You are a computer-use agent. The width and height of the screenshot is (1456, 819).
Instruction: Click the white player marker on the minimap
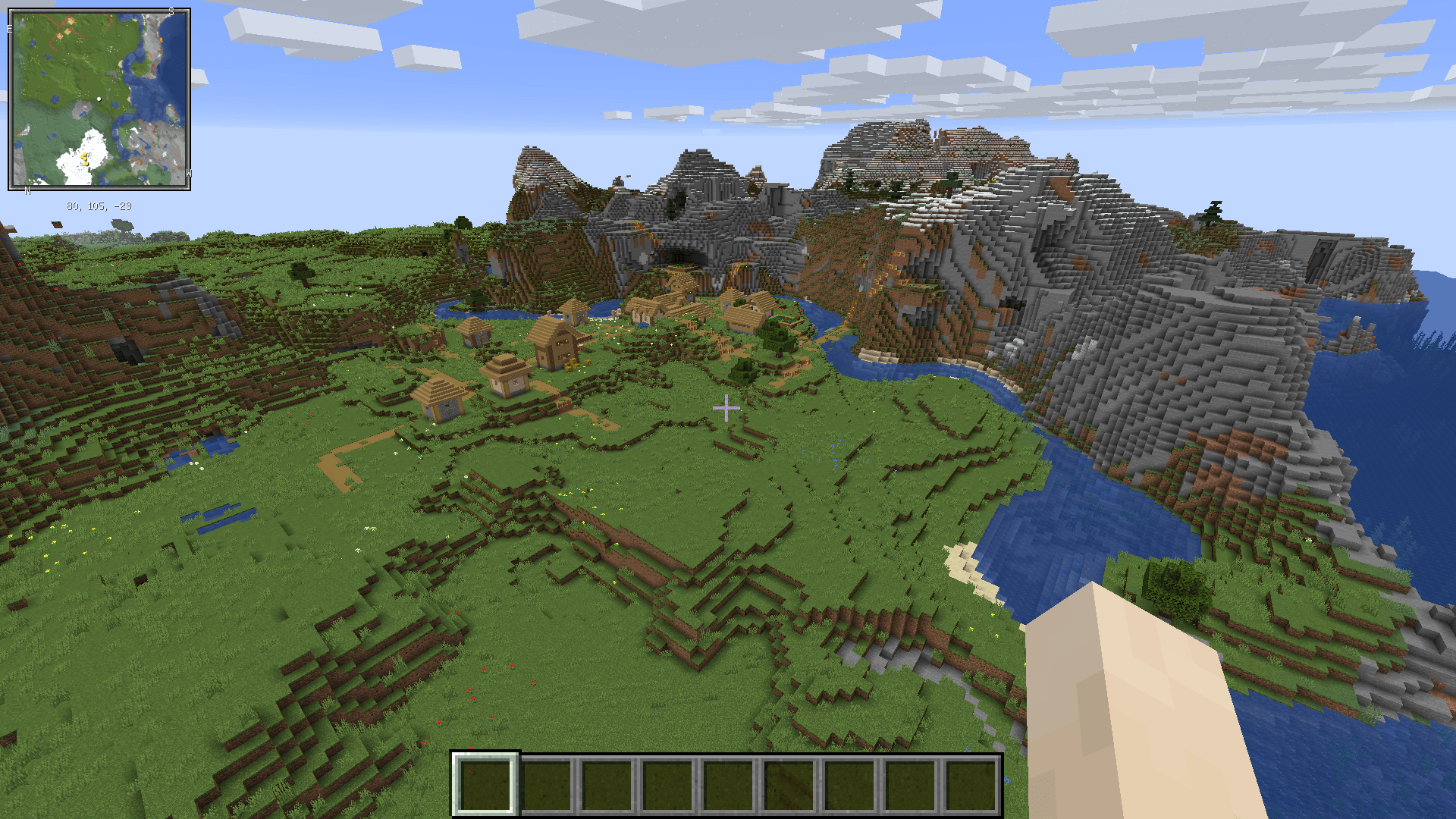coord(99,99)
